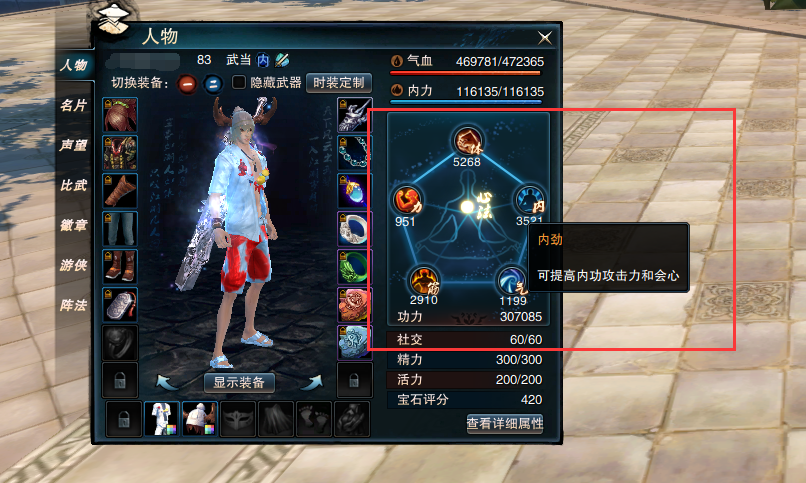
Task: Select the 体 constitution attribute icon
Action: point(465,140)
